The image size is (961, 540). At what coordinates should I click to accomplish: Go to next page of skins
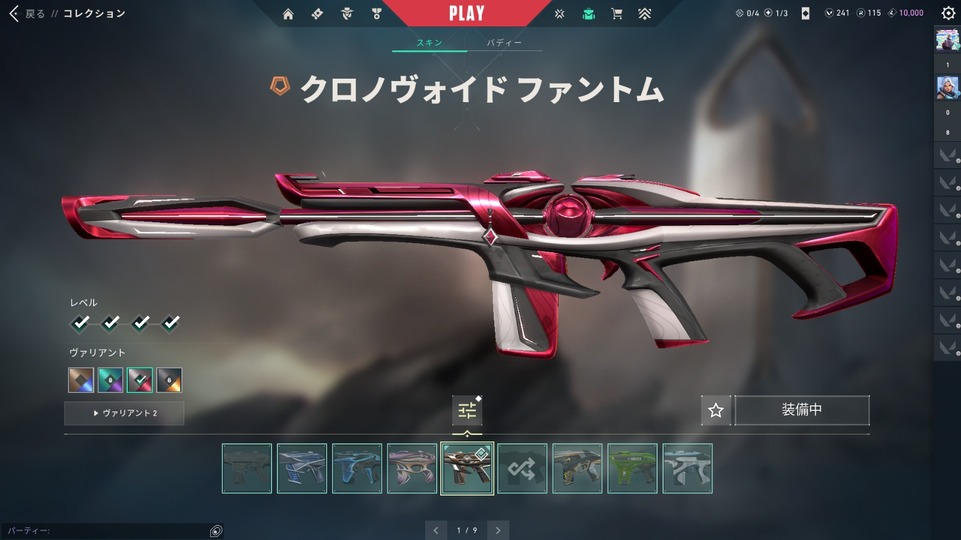coord(498,530)
